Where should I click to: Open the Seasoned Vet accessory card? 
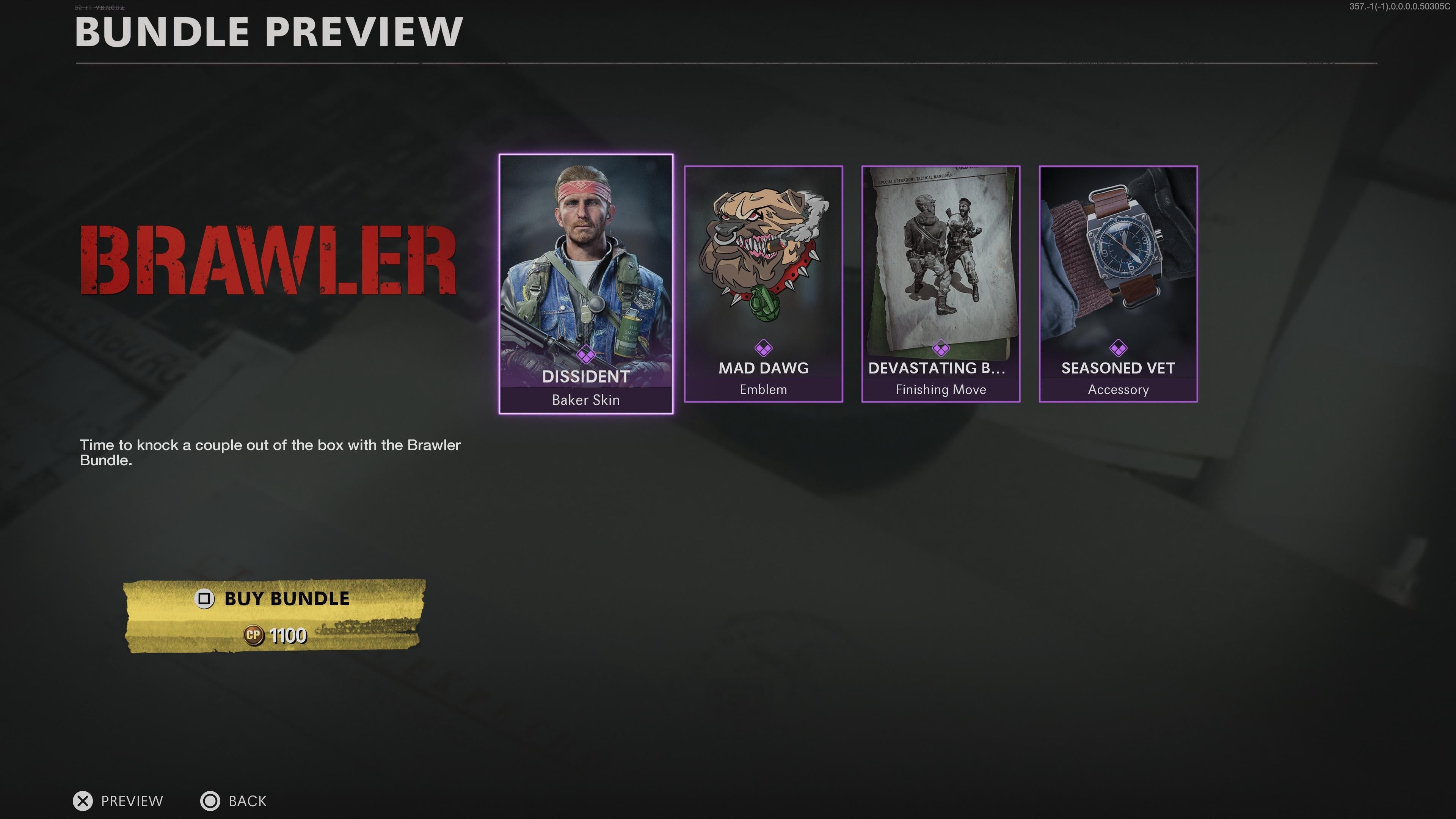pos(1118,266)
